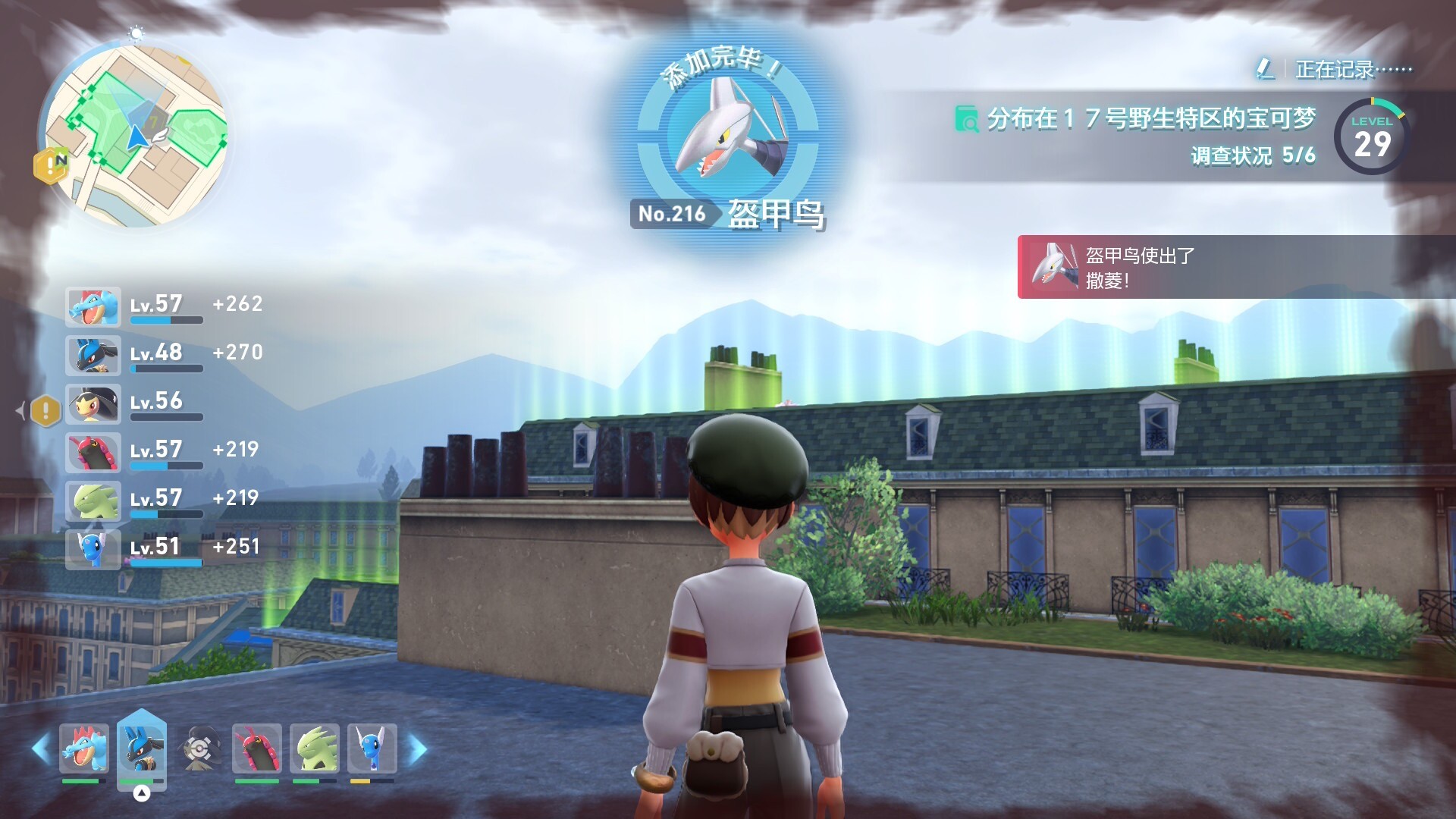This screenshot has width=1456, height=819.
Task: Open the Skarmory Spikes move notification
Action: pos(1236,267)
